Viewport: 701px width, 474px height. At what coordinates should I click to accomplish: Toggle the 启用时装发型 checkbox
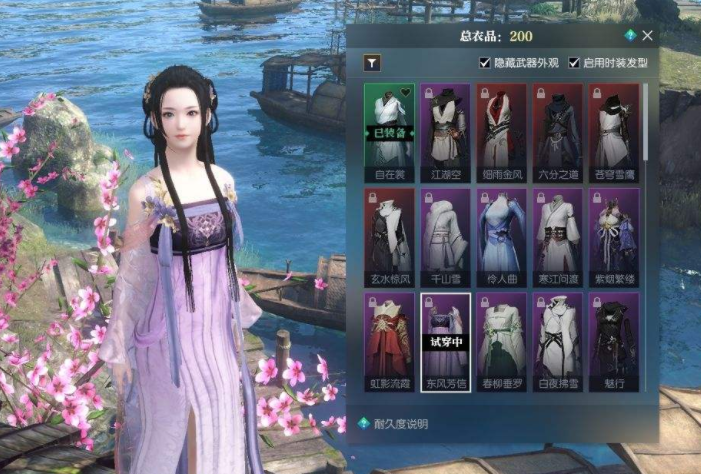(574, 63)
